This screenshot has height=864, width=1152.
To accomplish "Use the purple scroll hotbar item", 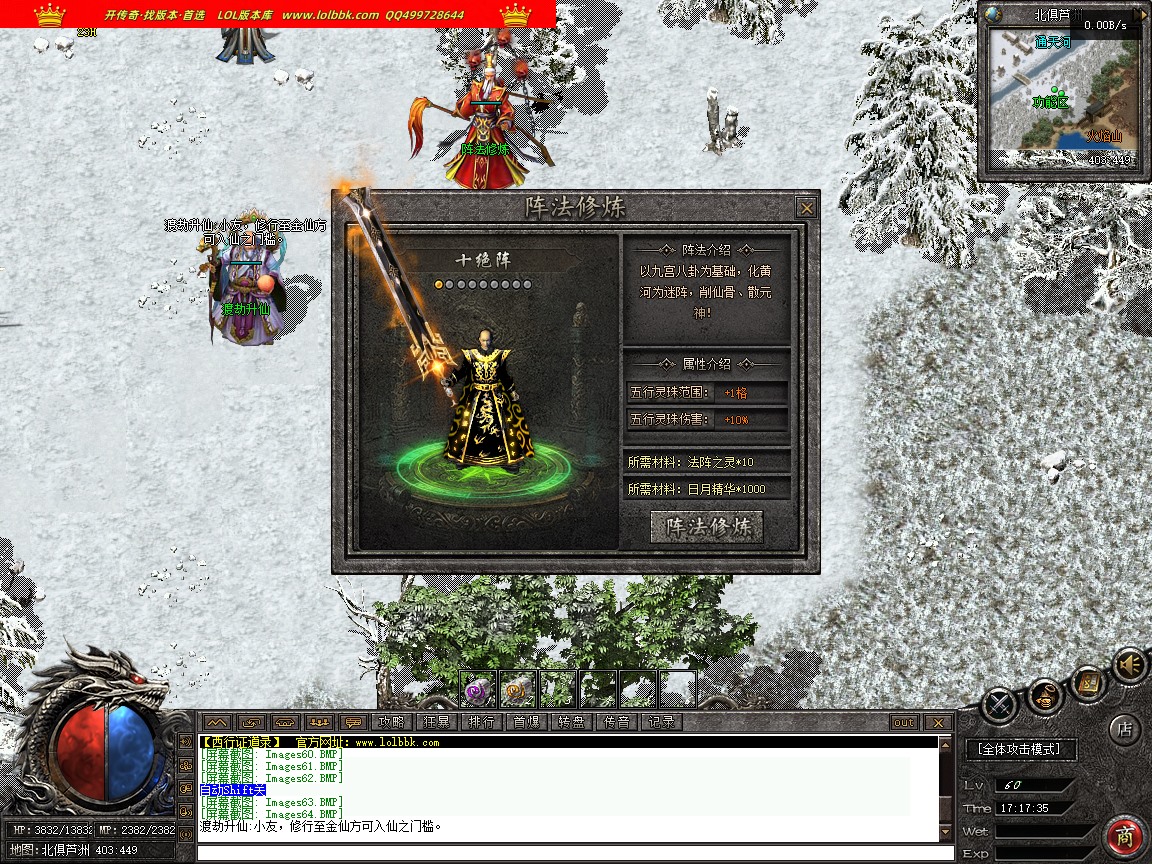I will click(478, 689).
